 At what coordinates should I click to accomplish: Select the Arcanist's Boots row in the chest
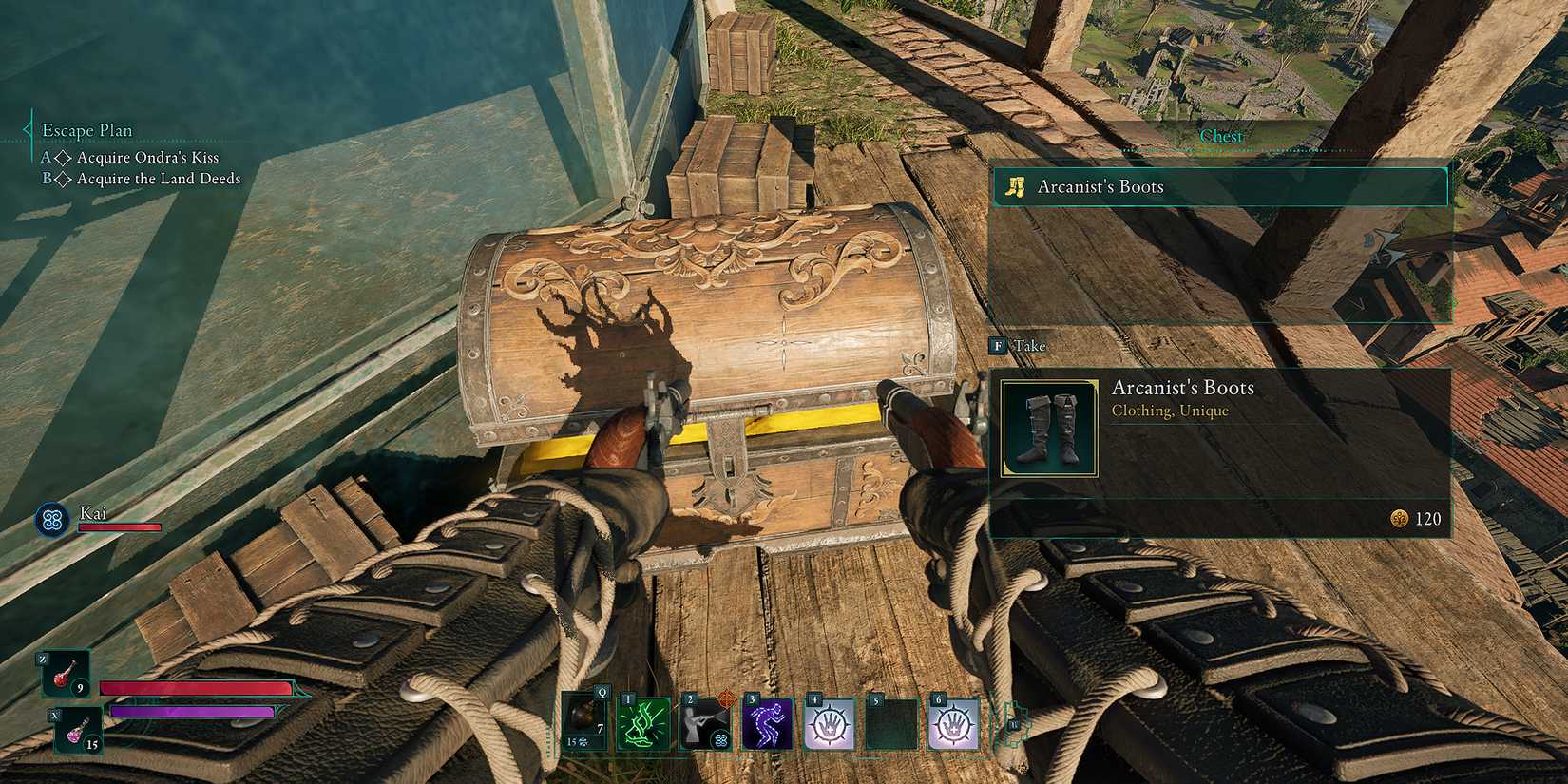coord(1219,187)
